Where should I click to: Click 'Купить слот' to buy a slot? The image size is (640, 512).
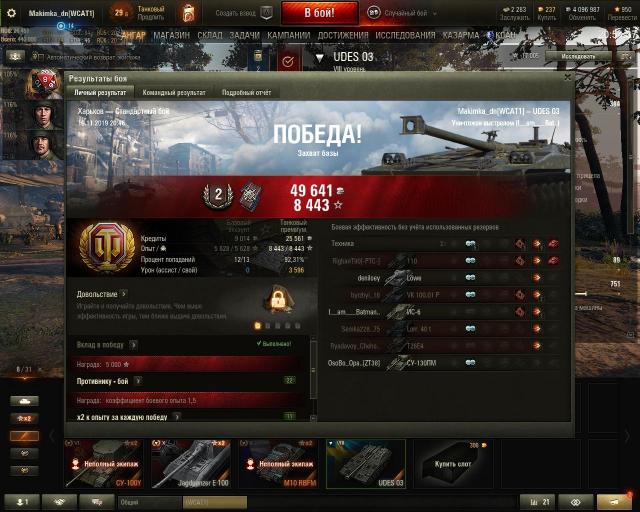[451, 464]
